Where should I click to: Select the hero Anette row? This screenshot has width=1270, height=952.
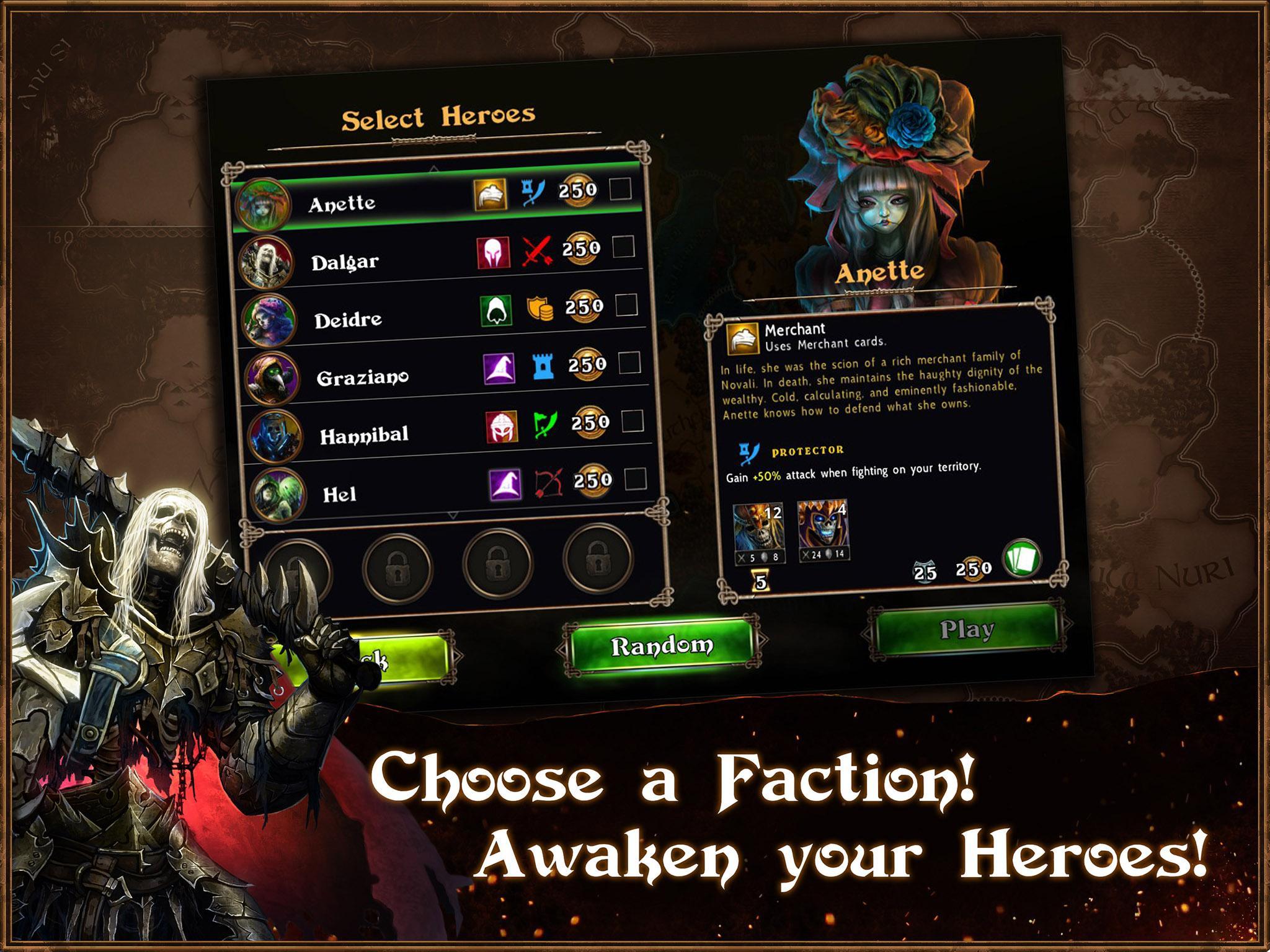(342, 204)
